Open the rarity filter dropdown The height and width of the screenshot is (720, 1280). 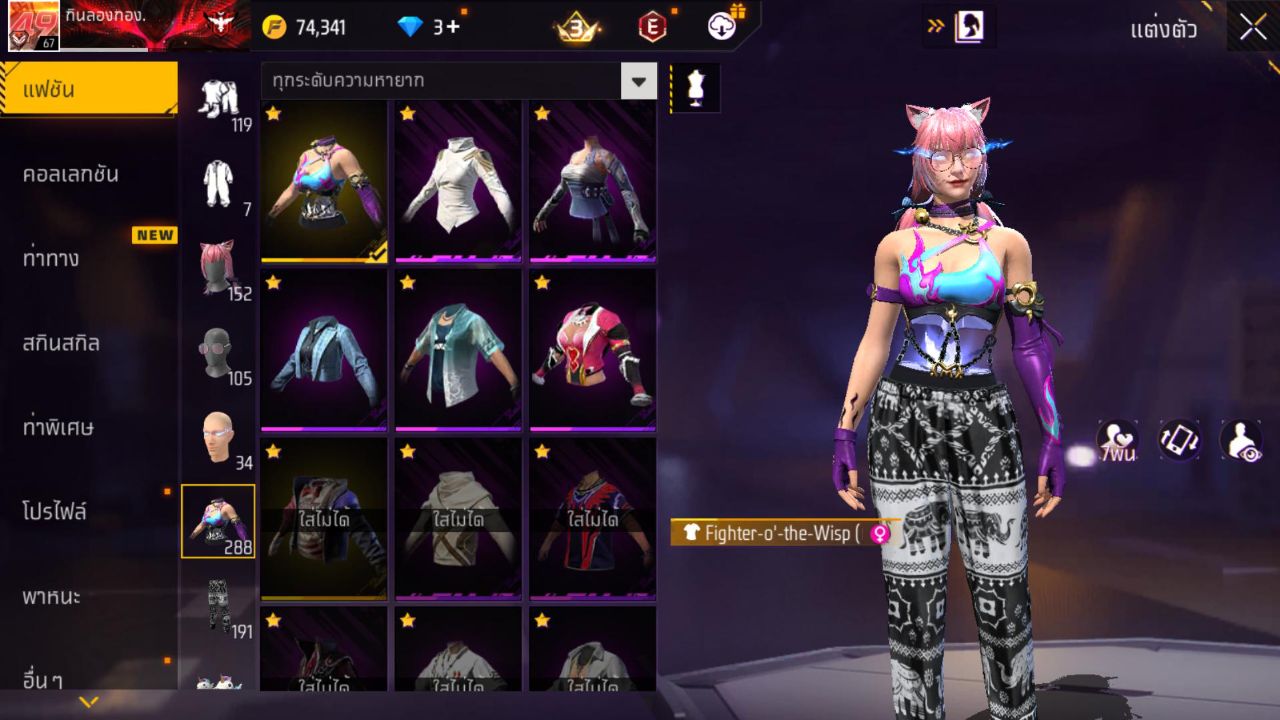click(639, 81)
